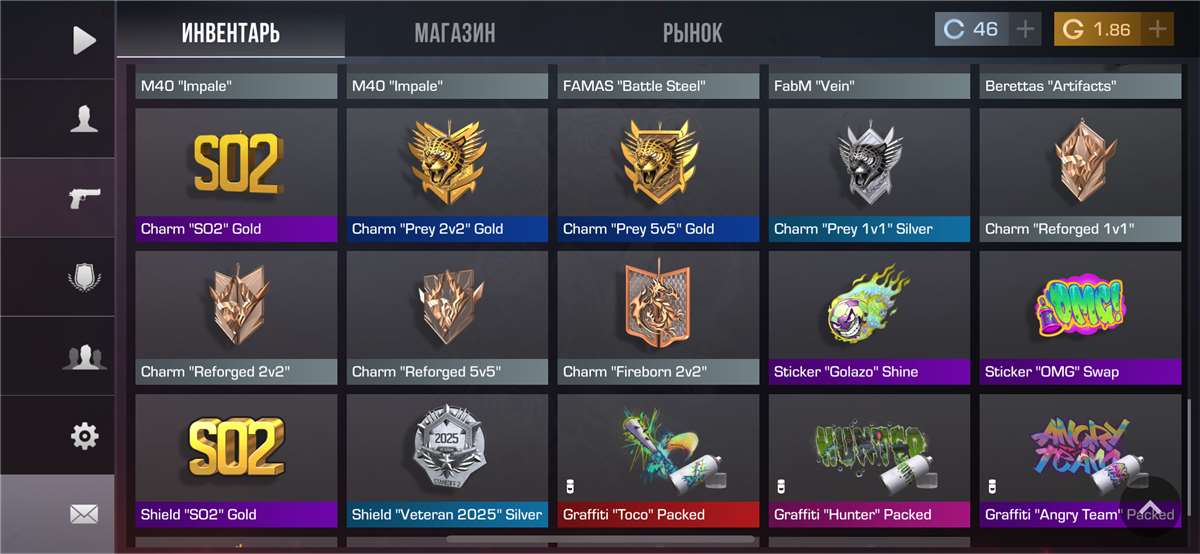Add silver coins with the plus button
Viewport: 1200px width, 554px height.
[x=1025, y=29]
